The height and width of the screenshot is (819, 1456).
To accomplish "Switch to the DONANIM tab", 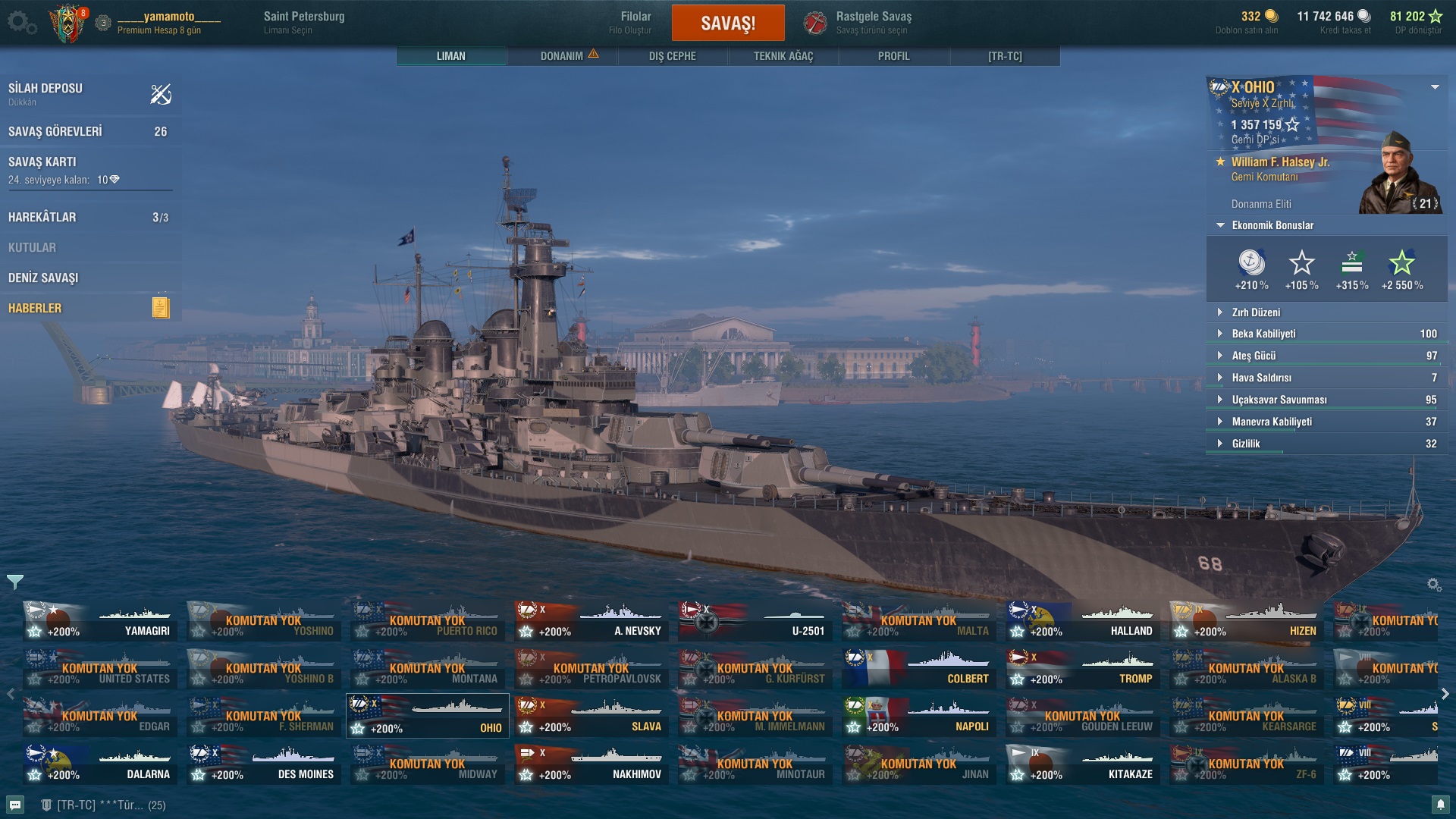I will (x=562, y=56).
